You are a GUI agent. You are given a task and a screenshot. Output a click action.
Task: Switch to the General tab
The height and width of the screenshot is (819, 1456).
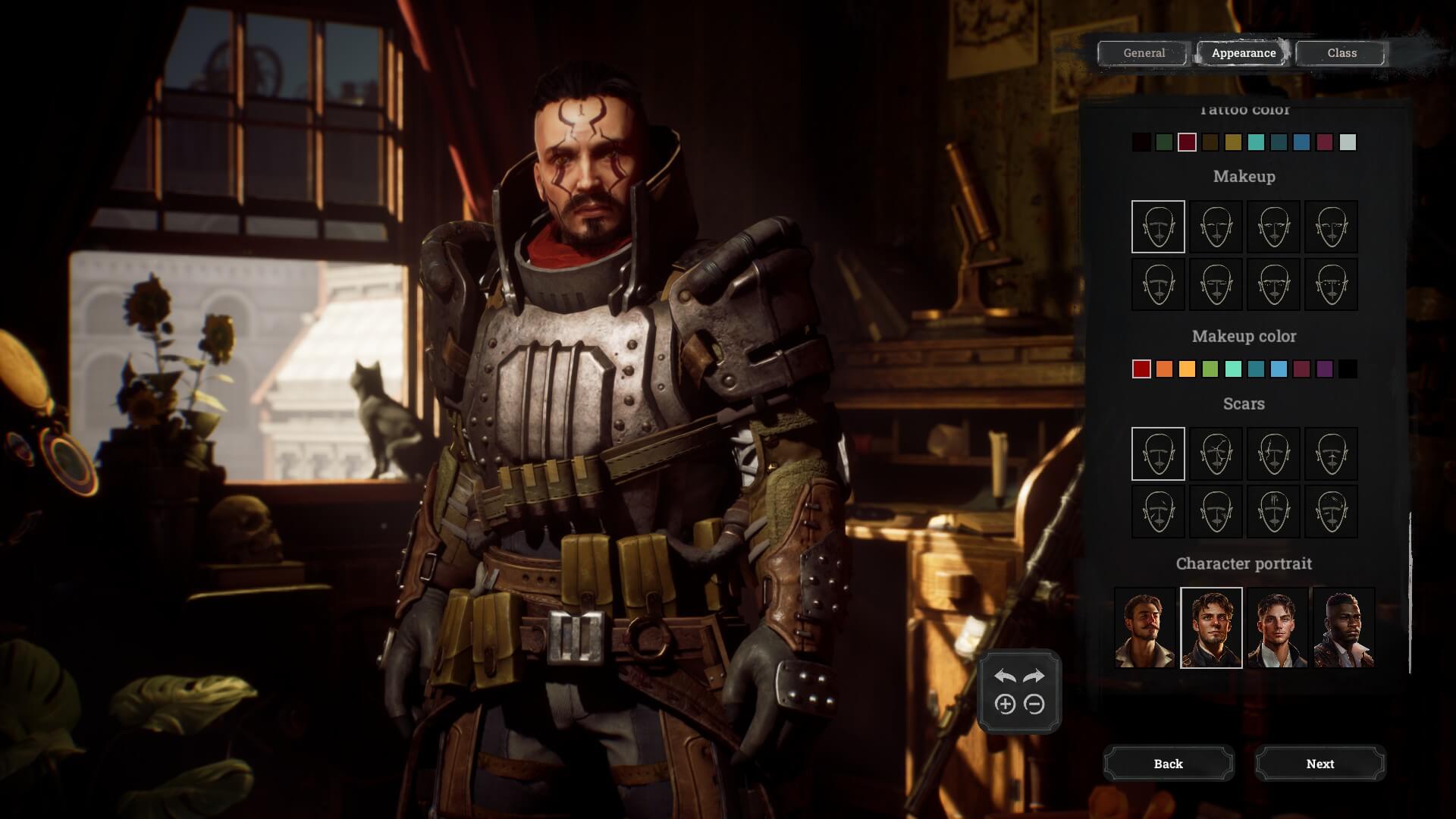1144,53
